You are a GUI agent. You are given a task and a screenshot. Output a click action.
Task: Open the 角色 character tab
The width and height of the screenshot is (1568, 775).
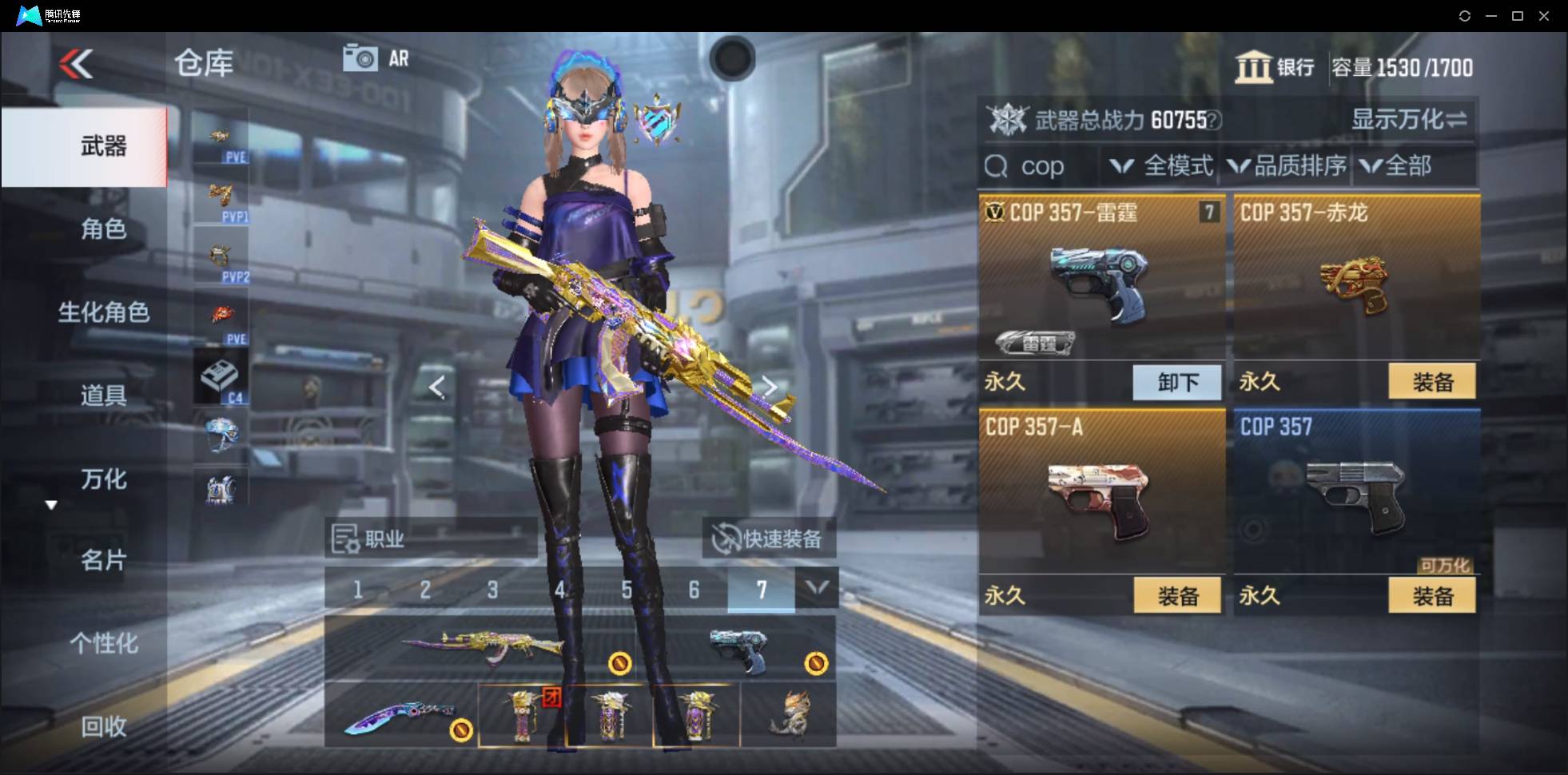click(x=103, y=229)
